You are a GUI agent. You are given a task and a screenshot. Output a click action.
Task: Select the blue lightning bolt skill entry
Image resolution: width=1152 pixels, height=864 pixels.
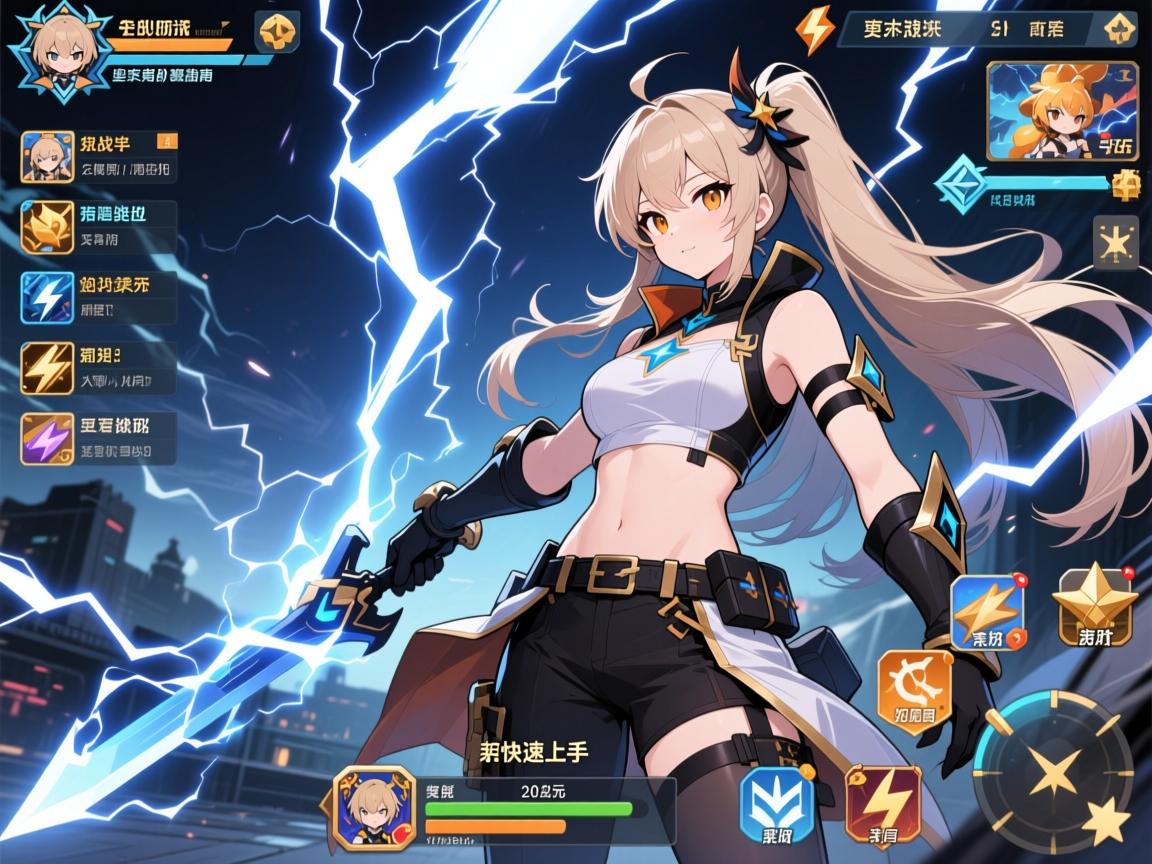click(98, 296)
